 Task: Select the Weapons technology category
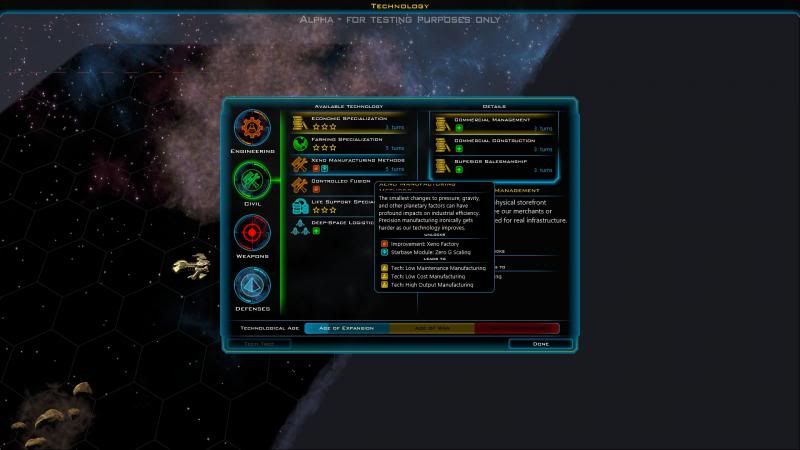tap(252, 234)
